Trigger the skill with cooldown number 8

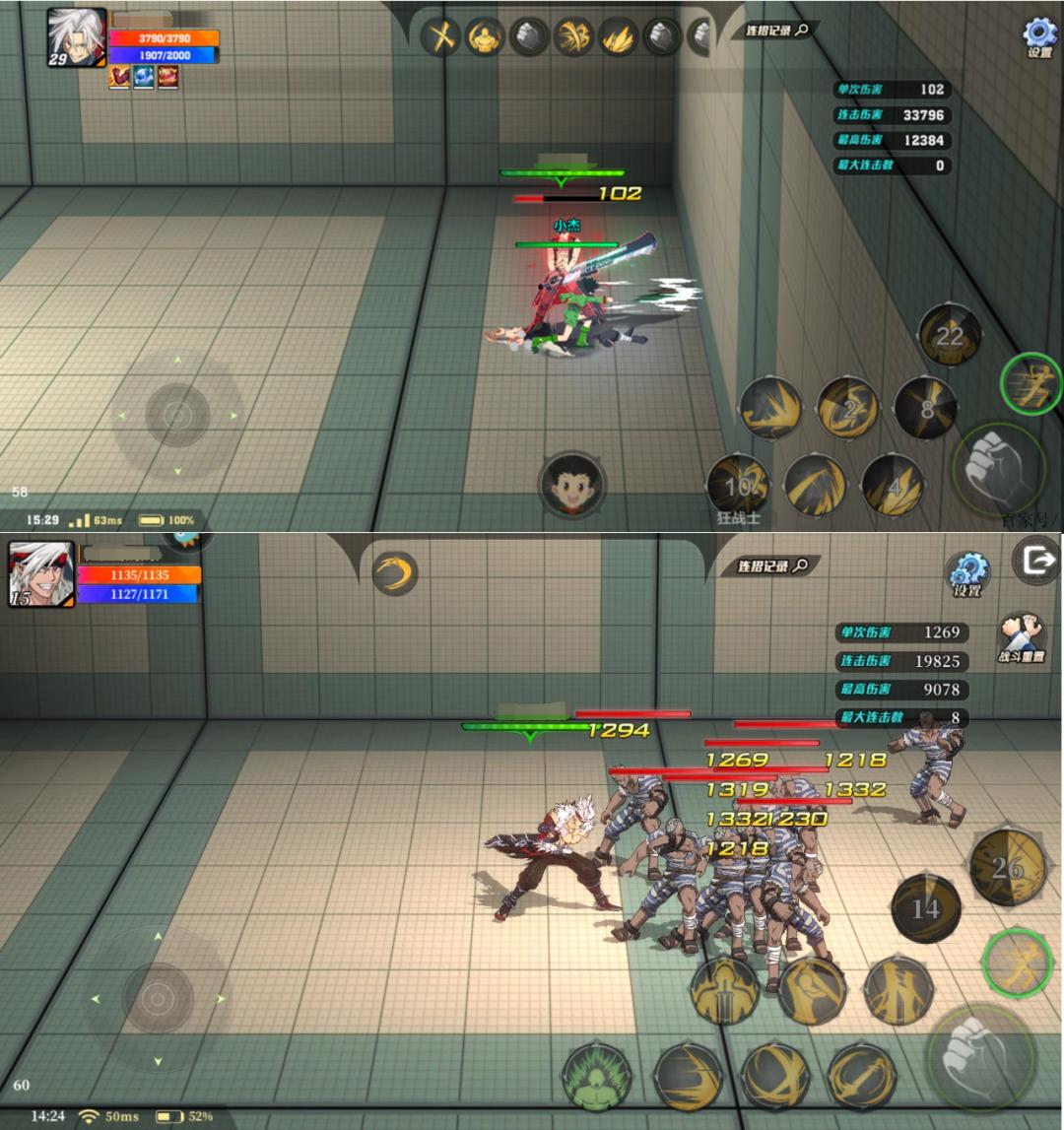point(925,407)
